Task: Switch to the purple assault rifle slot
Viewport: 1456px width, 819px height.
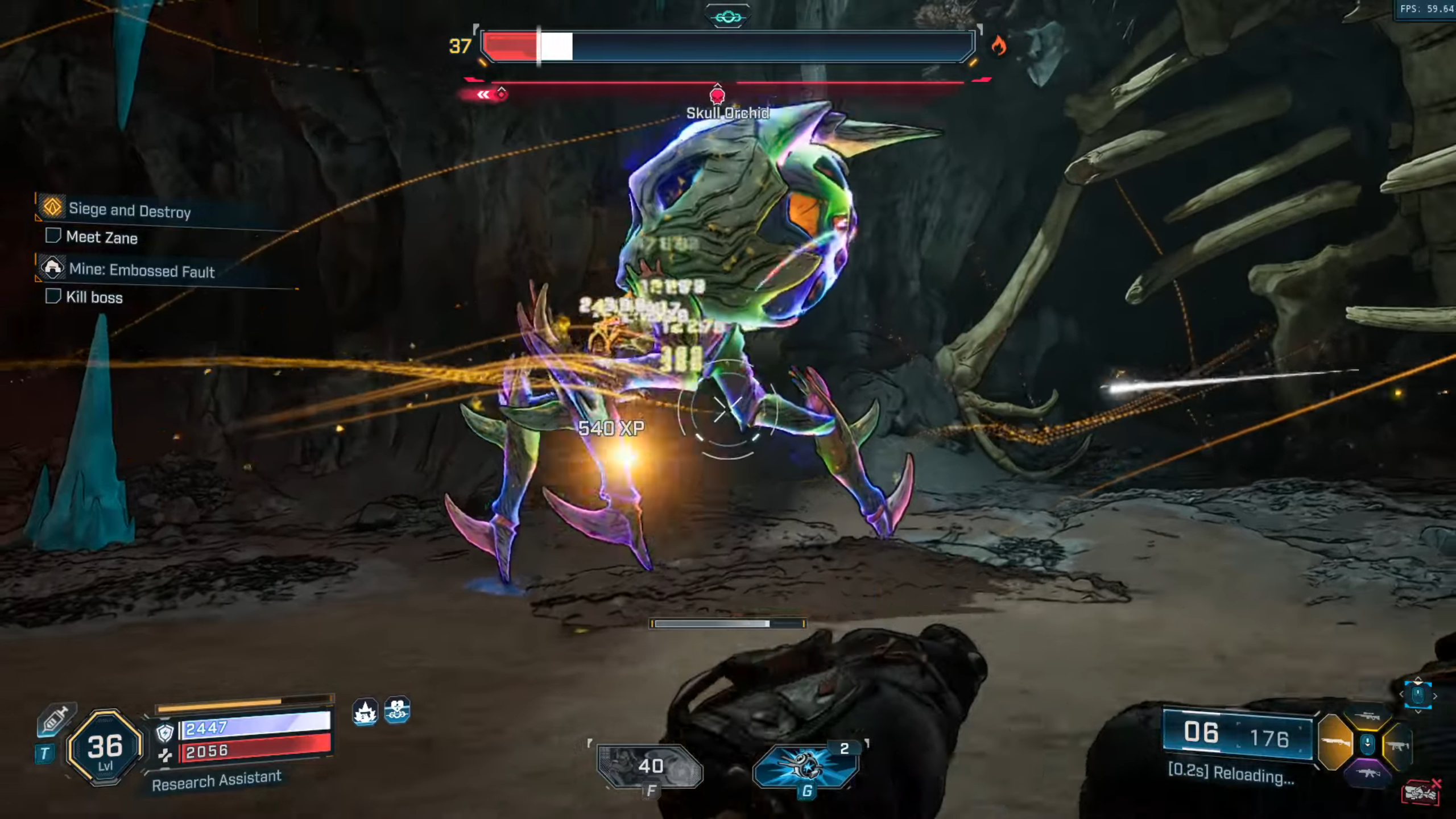Action: click(1368, 772)
